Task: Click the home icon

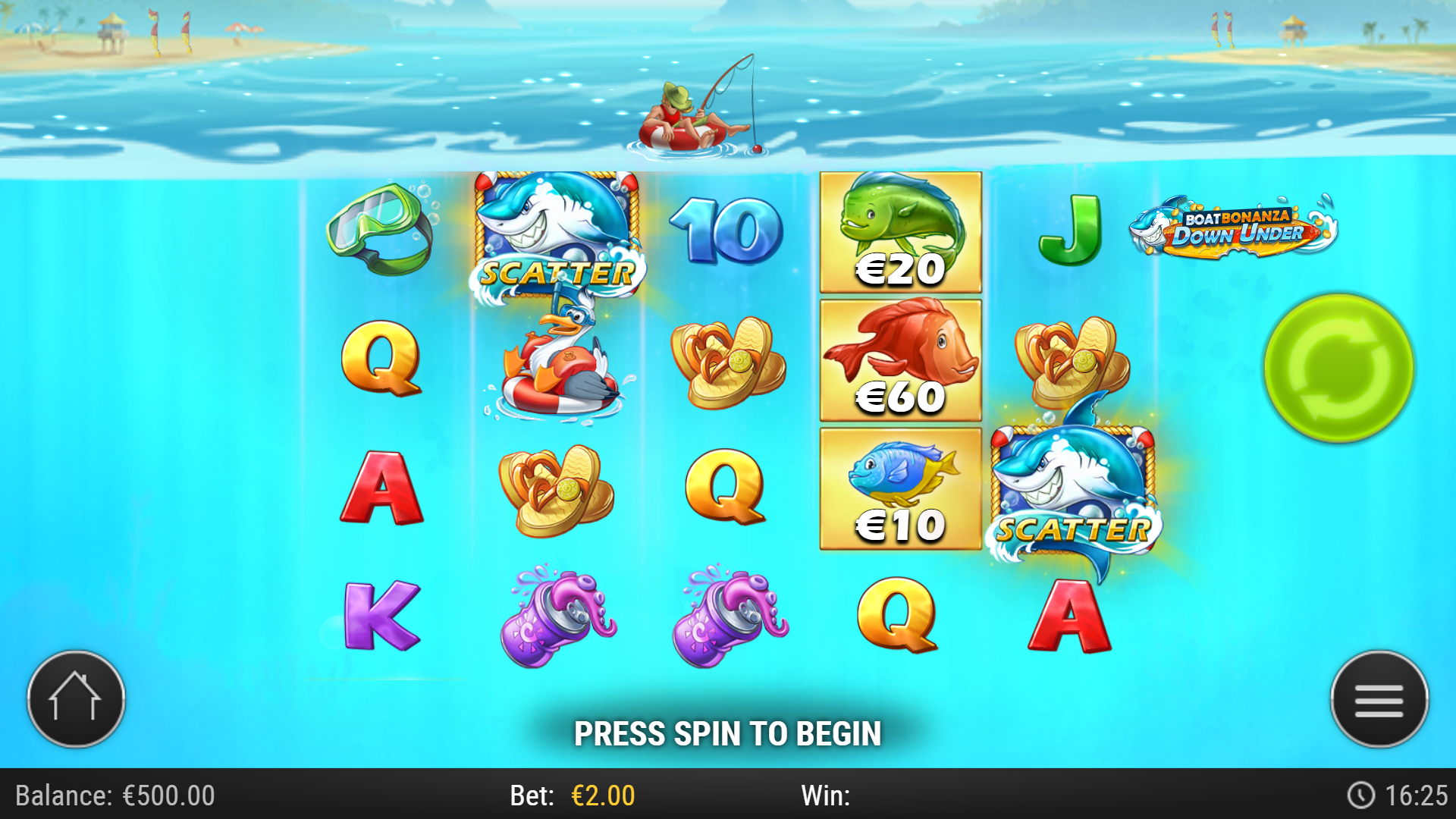Action: tap(74, 700)
